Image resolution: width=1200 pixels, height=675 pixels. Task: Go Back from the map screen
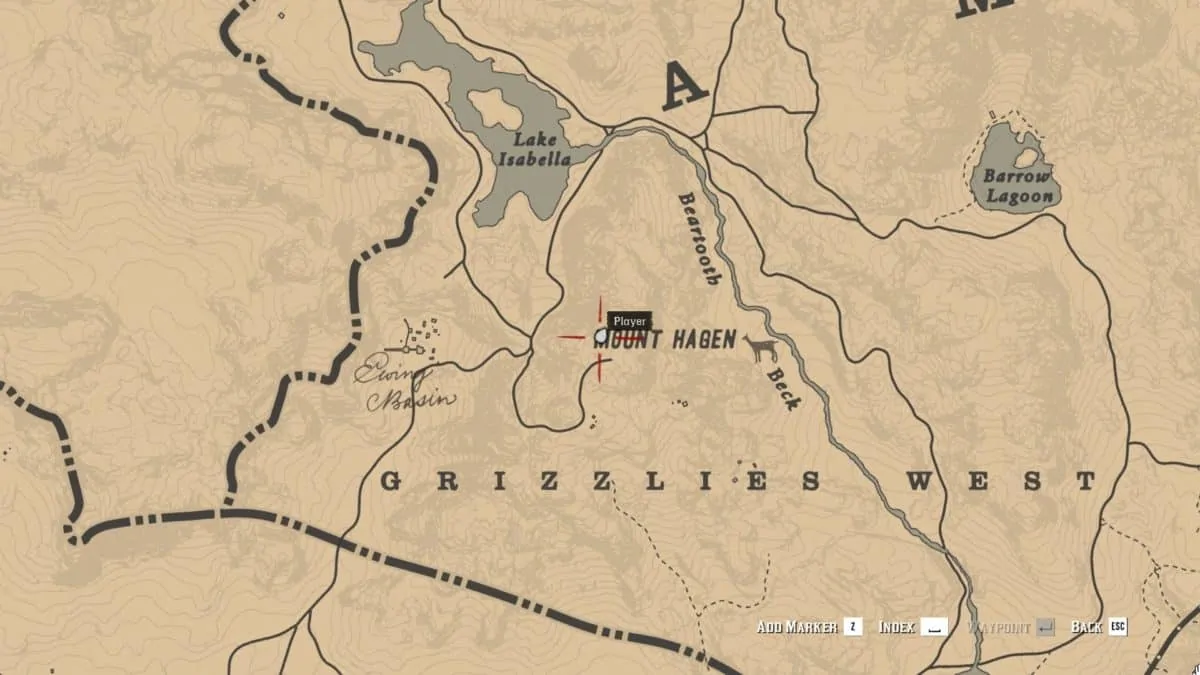pyautogui.click(x=1098, y=627)
